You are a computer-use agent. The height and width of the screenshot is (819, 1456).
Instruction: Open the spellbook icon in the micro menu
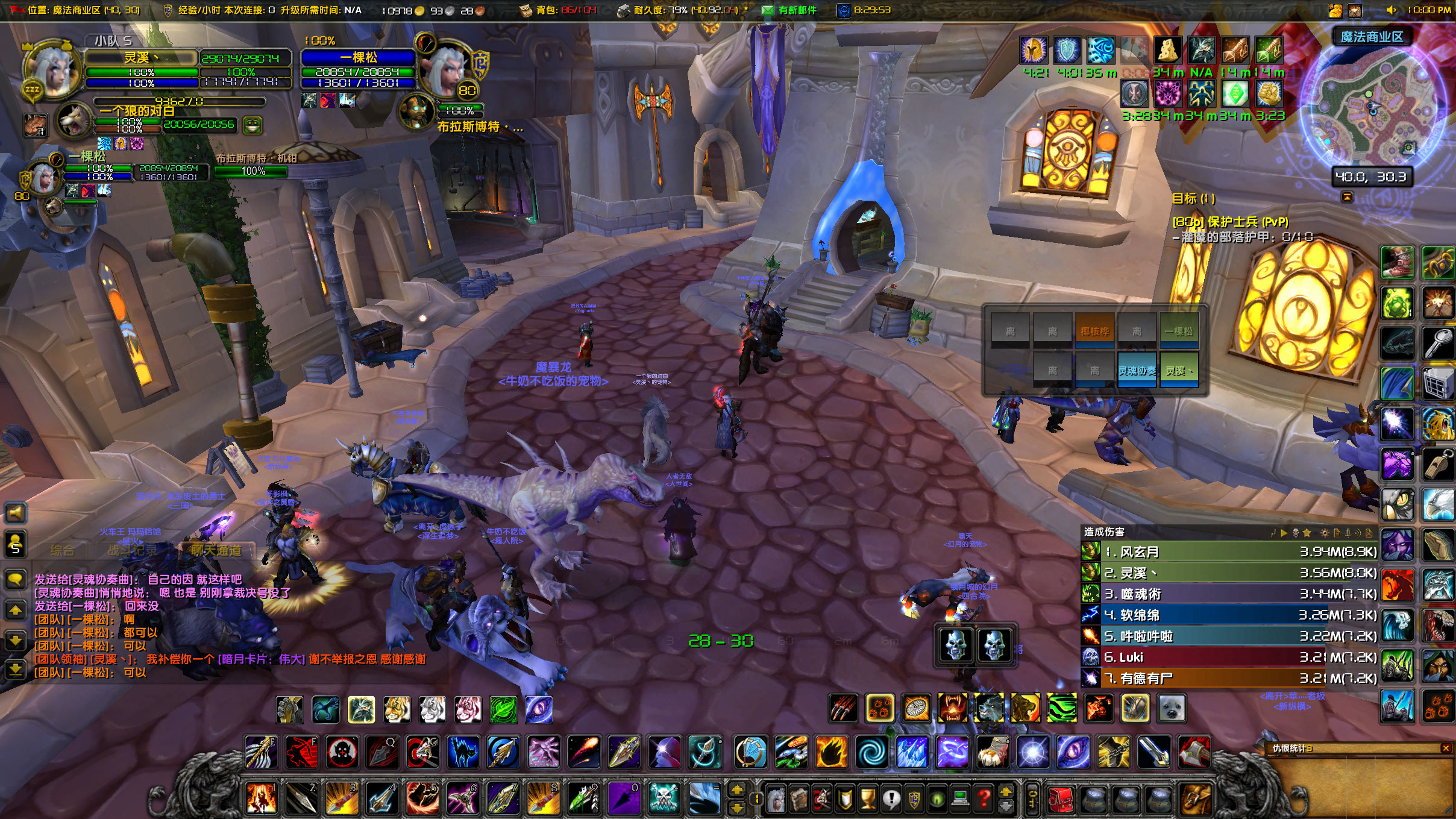(x=798, y=799)
